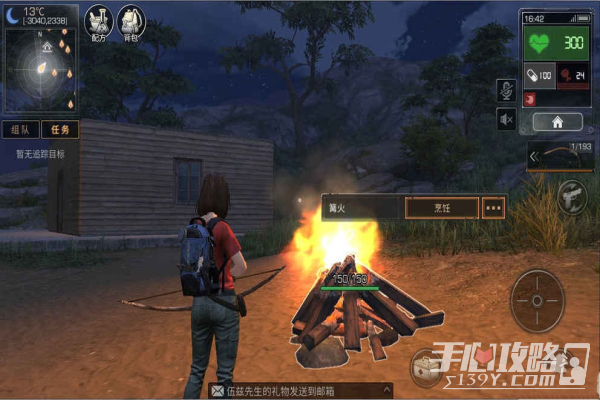The height and width of the screenshot is (400, 600).
Task: Open the 配方 recipe menu
Action: 98,21
